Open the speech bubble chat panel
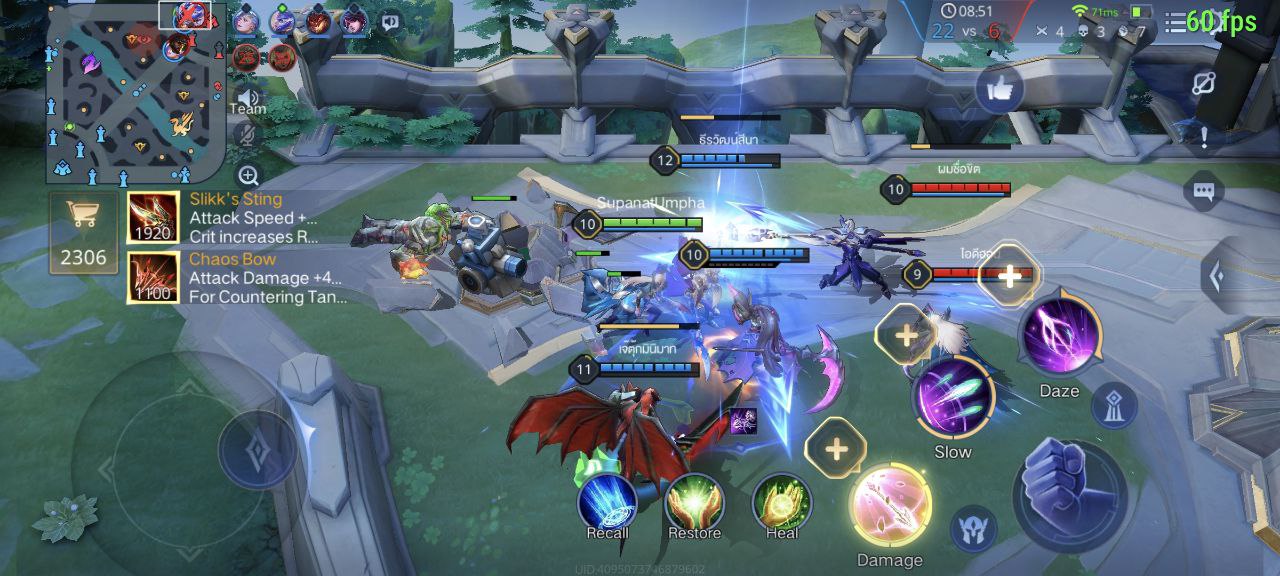Image resolution: width=1280 pixels, height=576 pixels. (x=1203, y=190)
